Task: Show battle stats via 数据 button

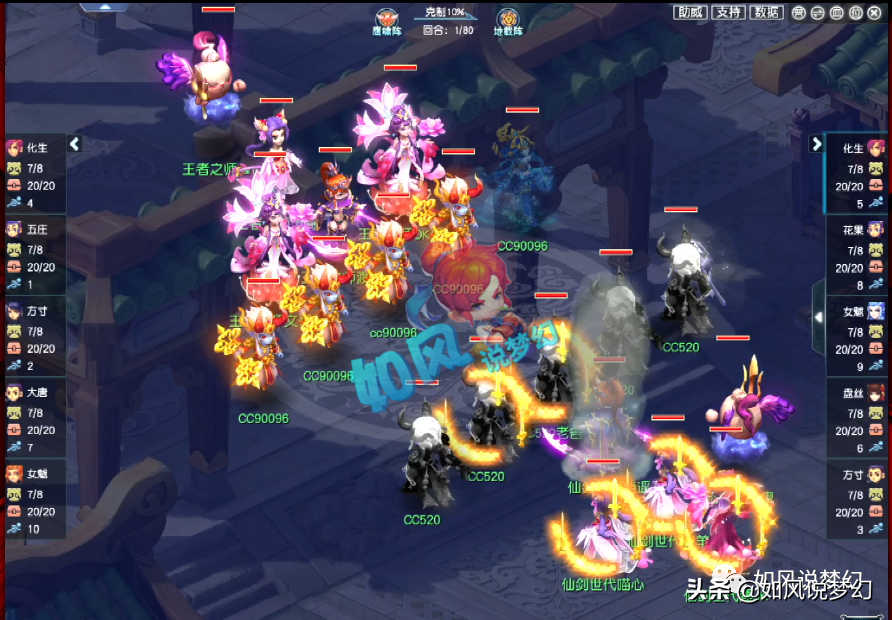Action: tap(767, 12)
